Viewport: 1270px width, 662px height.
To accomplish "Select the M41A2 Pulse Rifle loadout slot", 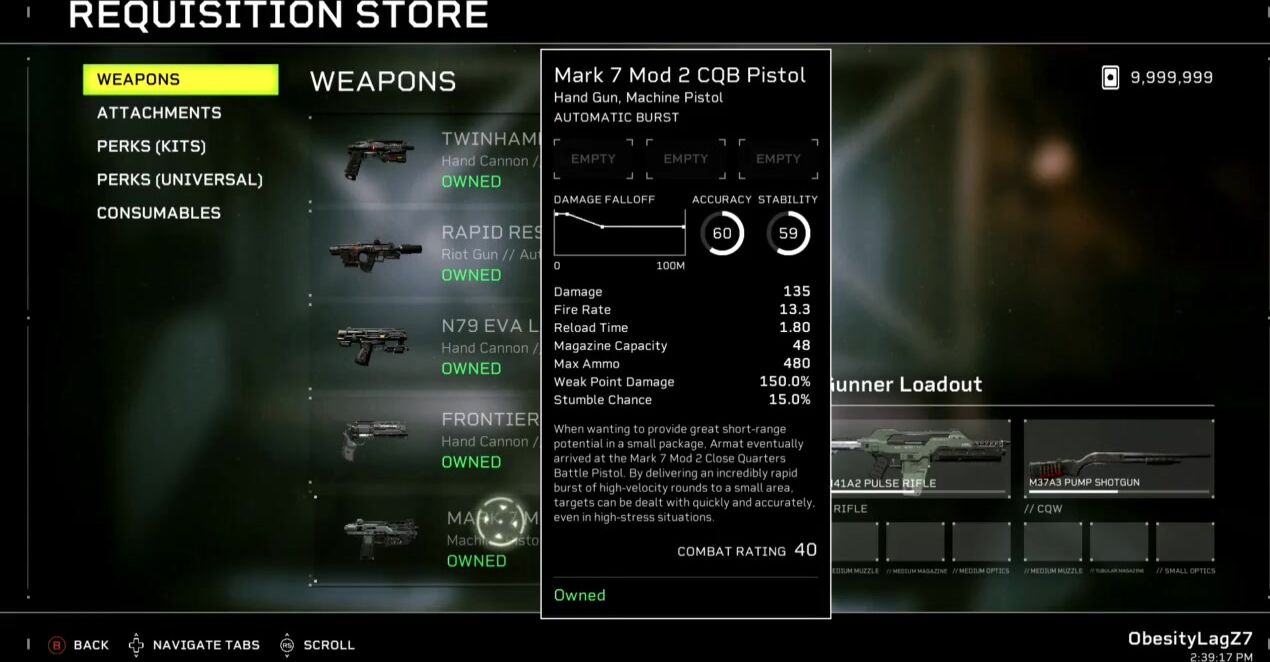I will pos(920,458).
